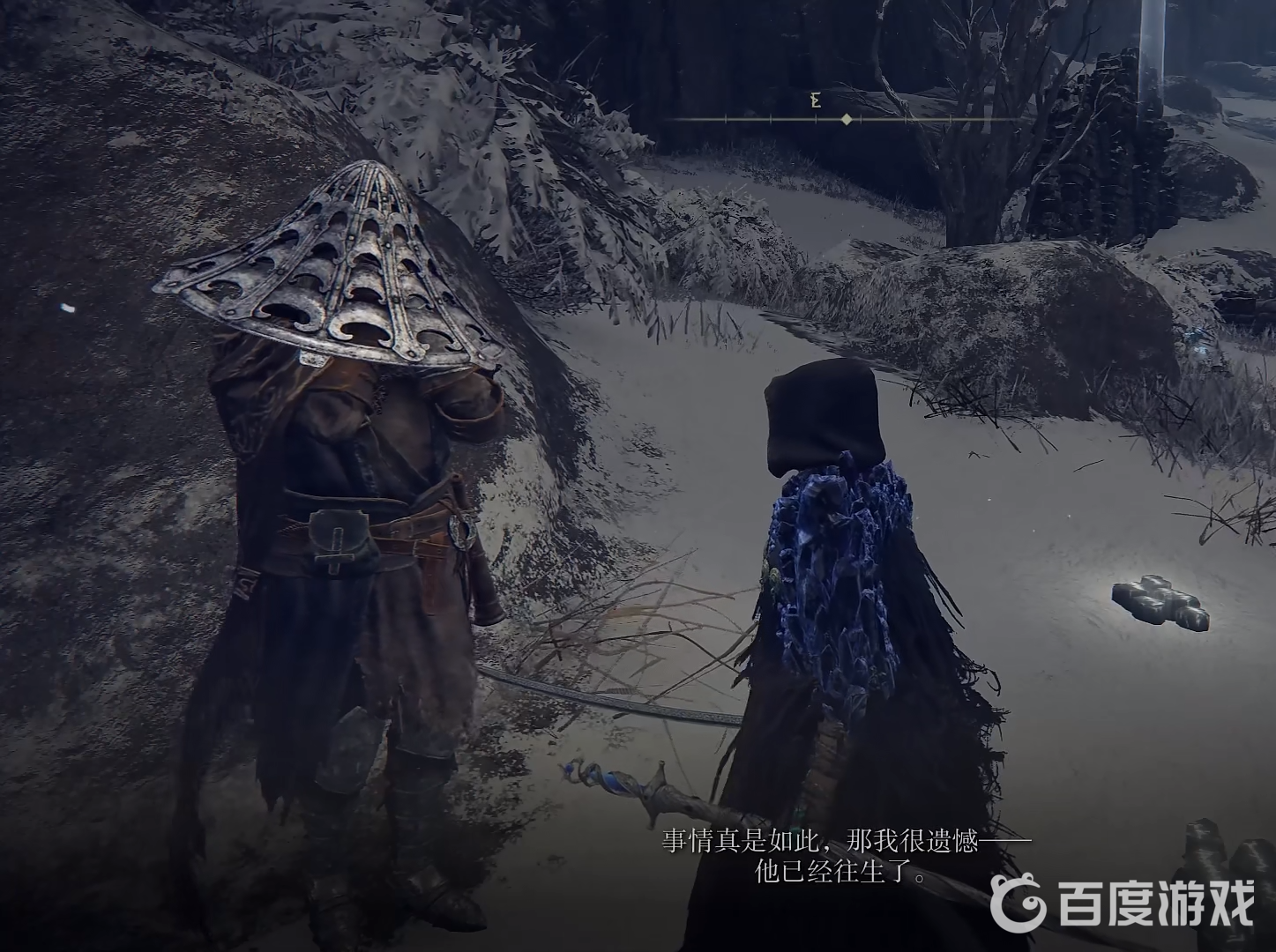This screenshot has height=952, width=1276.
Task: Click the NPC's green belt pouch
Action: tap(340, 536)
